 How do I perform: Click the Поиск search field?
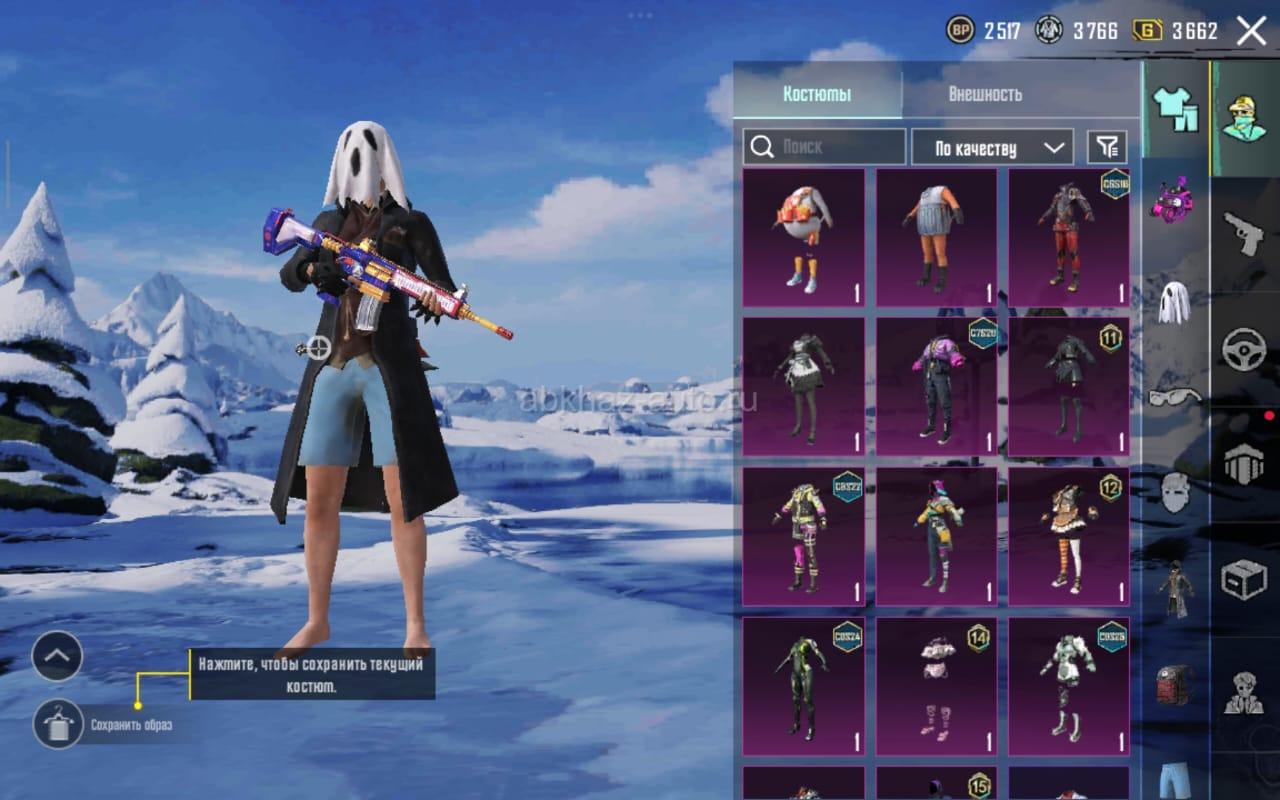(x=825, y=147)
